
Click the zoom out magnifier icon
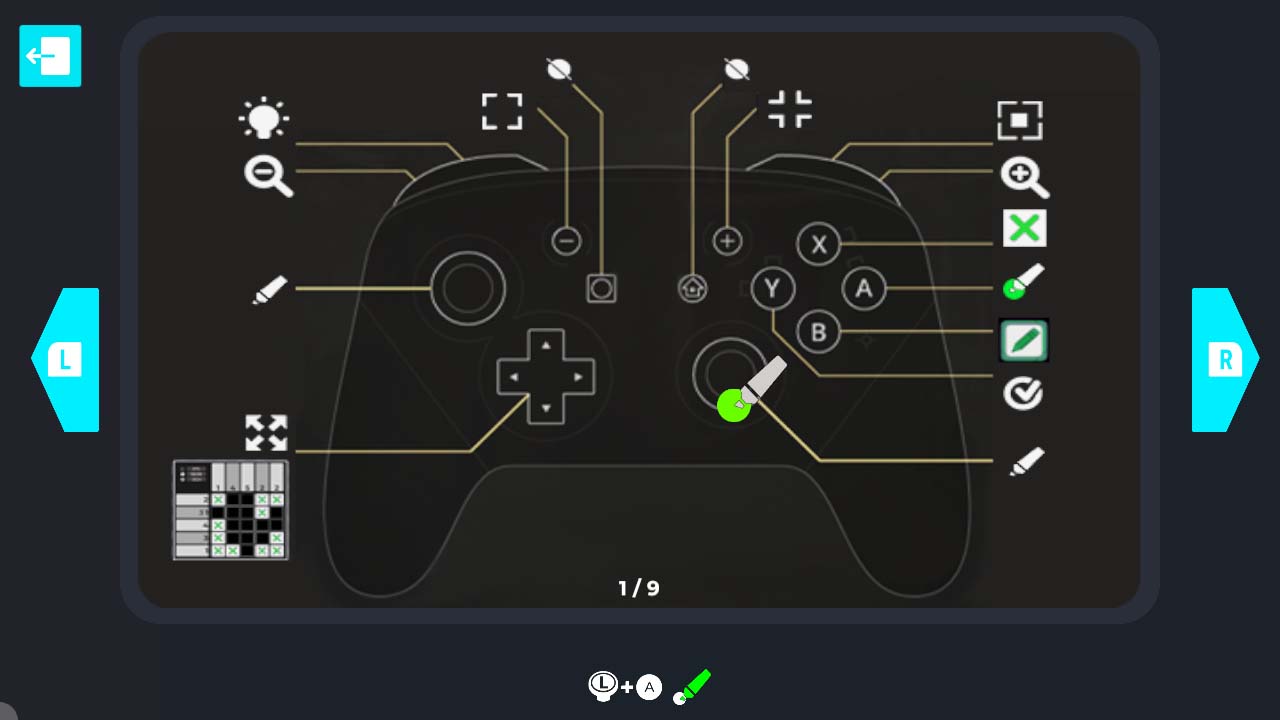pos(265,178)
